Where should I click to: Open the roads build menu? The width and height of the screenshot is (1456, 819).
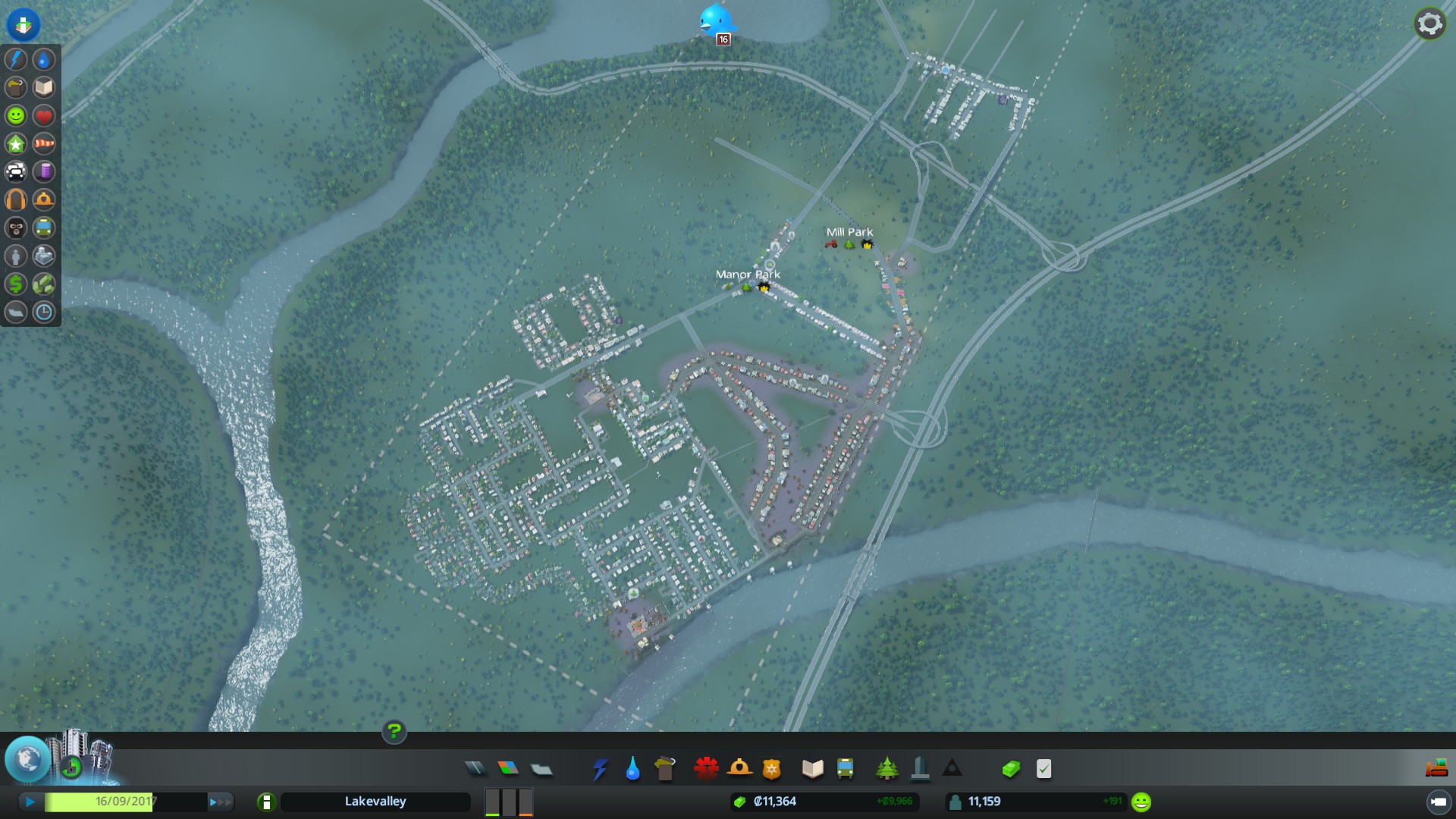click(x=475, y=769)
